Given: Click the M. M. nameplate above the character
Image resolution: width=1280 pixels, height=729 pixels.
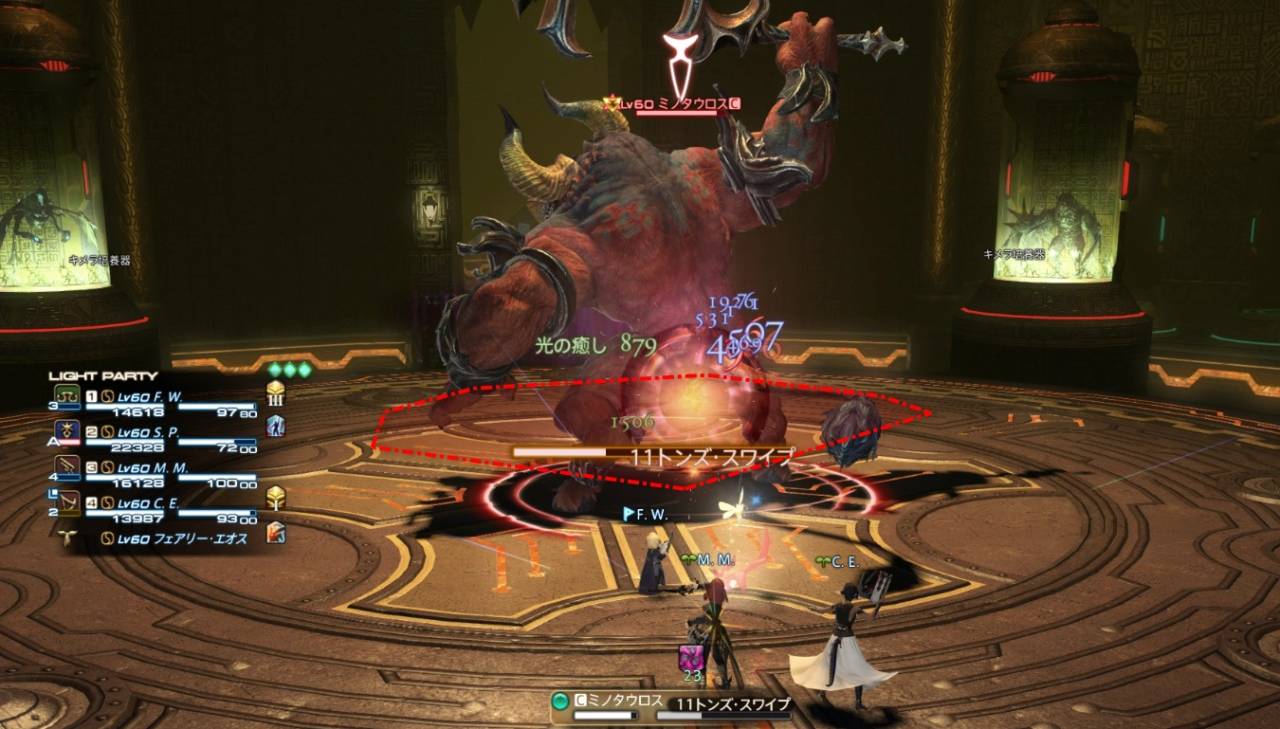Looking at the screenshot, I should pyautogui.click(x=715, y=561).
